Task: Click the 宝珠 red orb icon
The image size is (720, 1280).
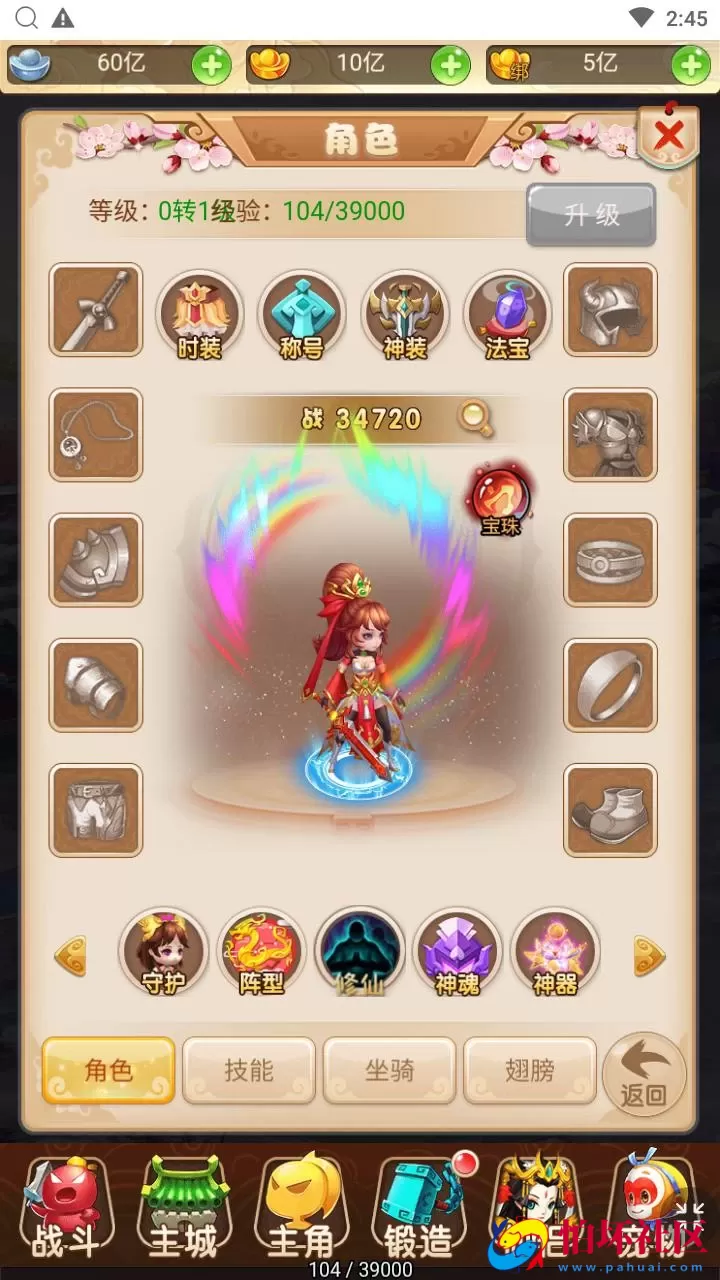Action: pos(500,497)
